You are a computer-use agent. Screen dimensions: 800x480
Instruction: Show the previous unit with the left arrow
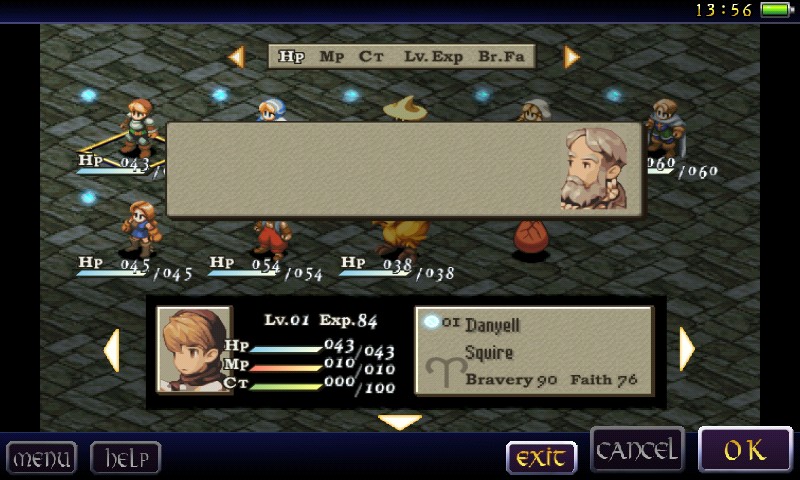point(111,350)
